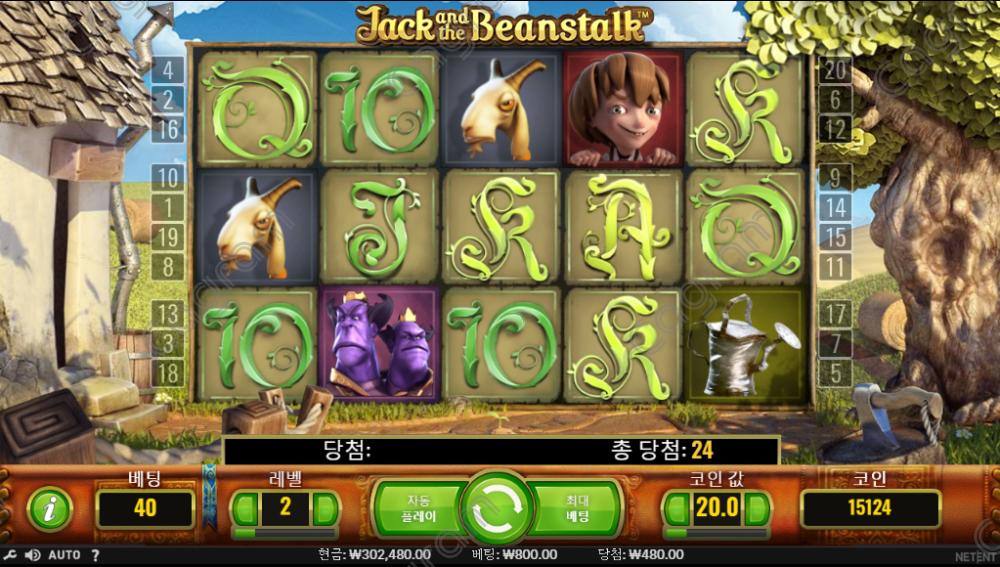This screenshot has height=567, width=1000.
Task: Highlight payline number 13 marker
Action: click(x=167, y=316)
